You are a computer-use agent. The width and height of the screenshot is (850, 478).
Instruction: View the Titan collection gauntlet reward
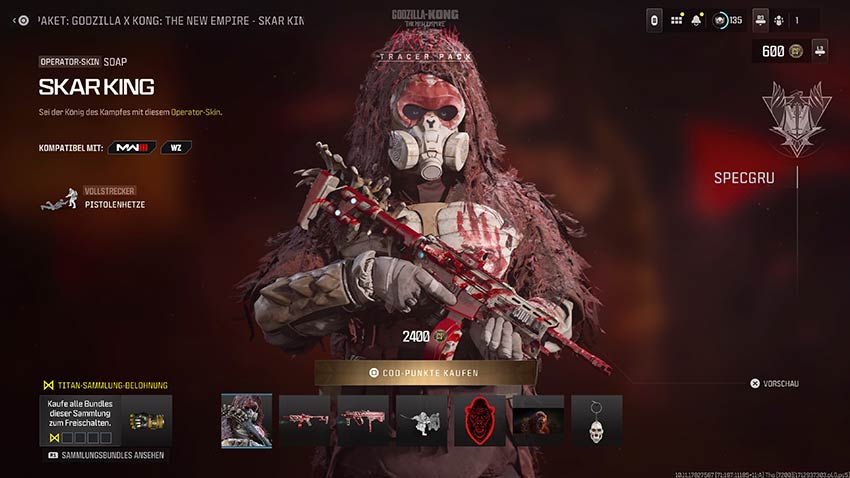point(147,421)
